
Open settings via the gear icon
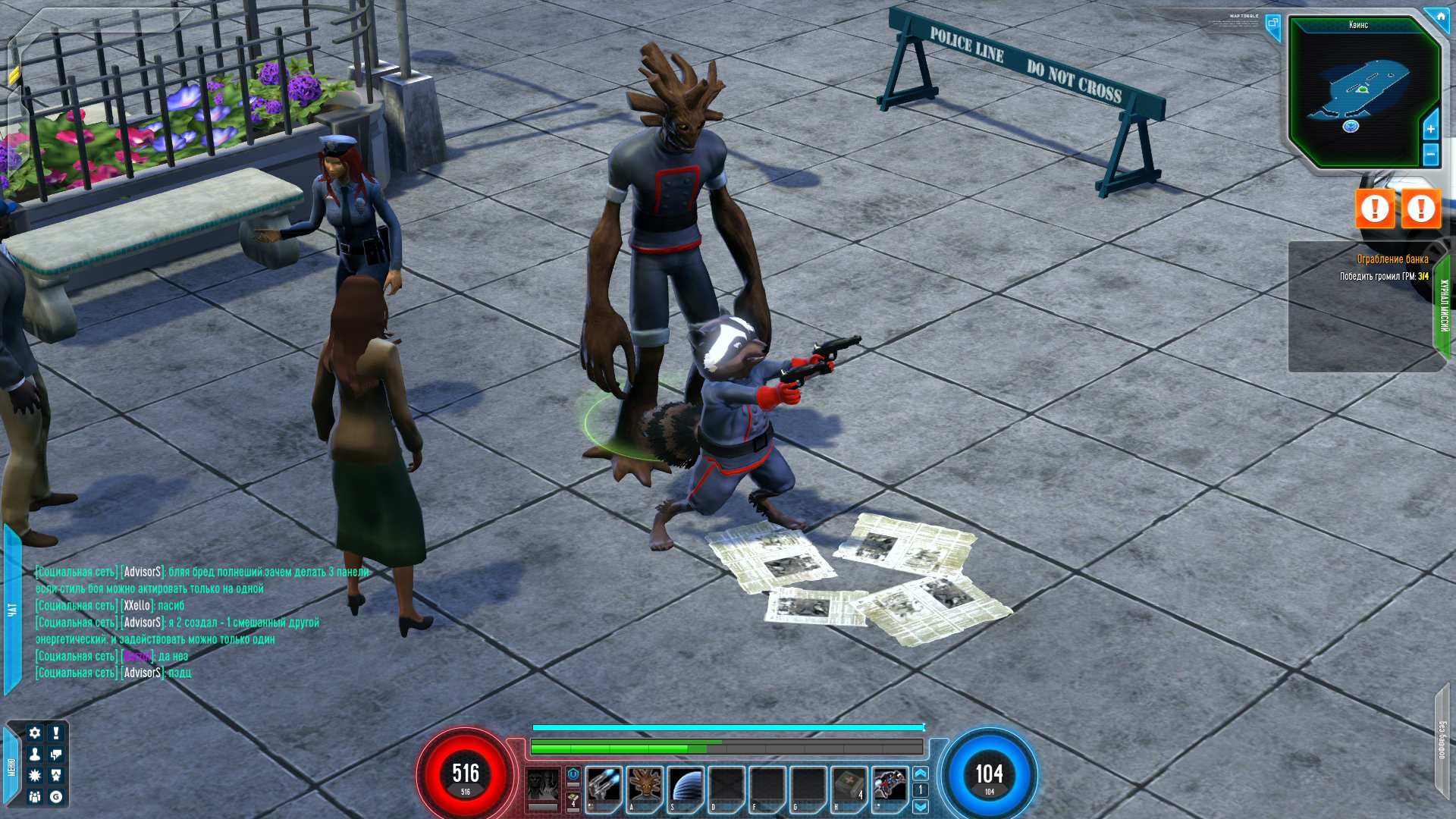(35, 733)
